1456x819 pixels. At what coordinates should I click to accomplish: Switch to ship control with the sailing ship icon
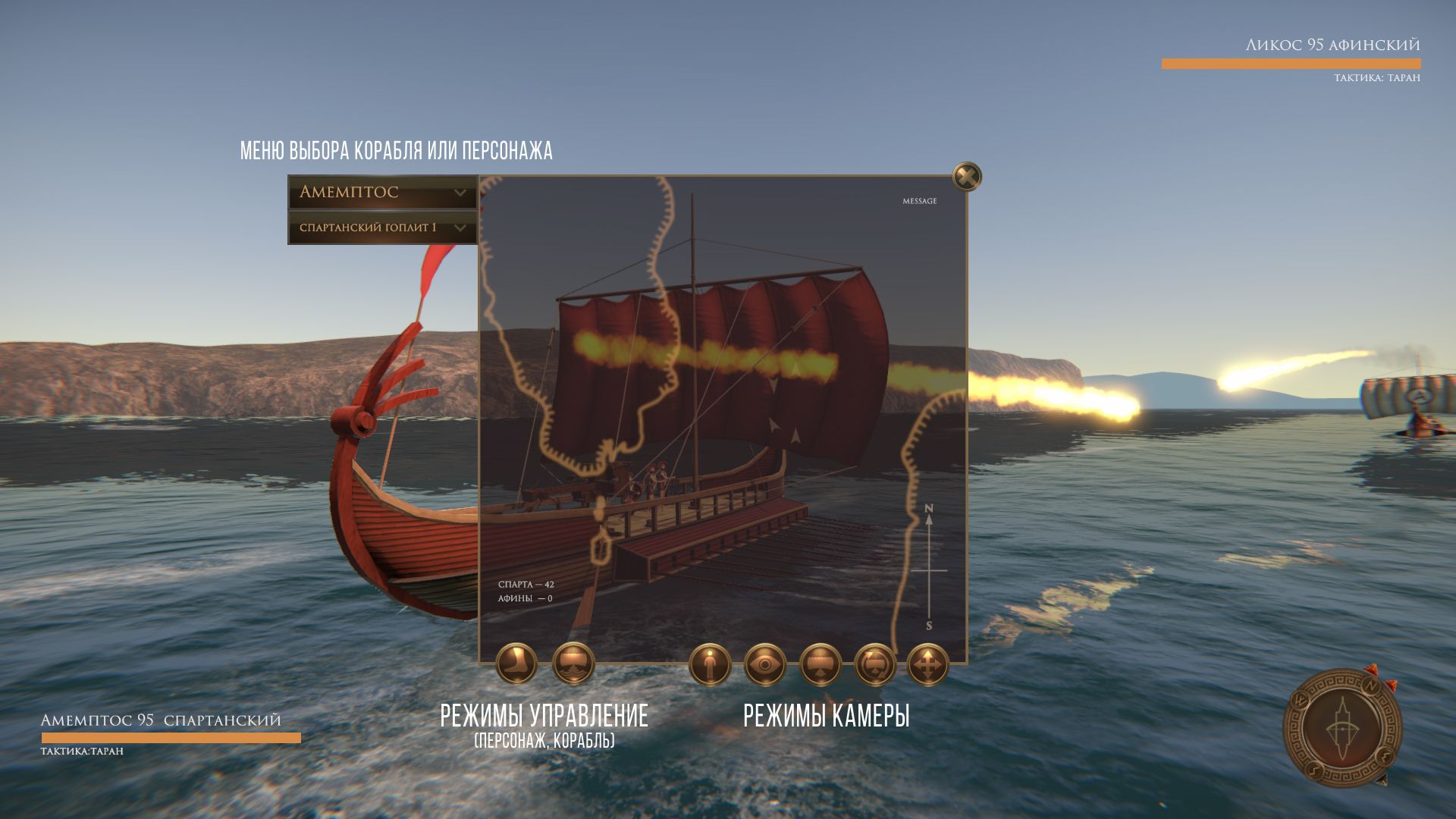point(573,664)
